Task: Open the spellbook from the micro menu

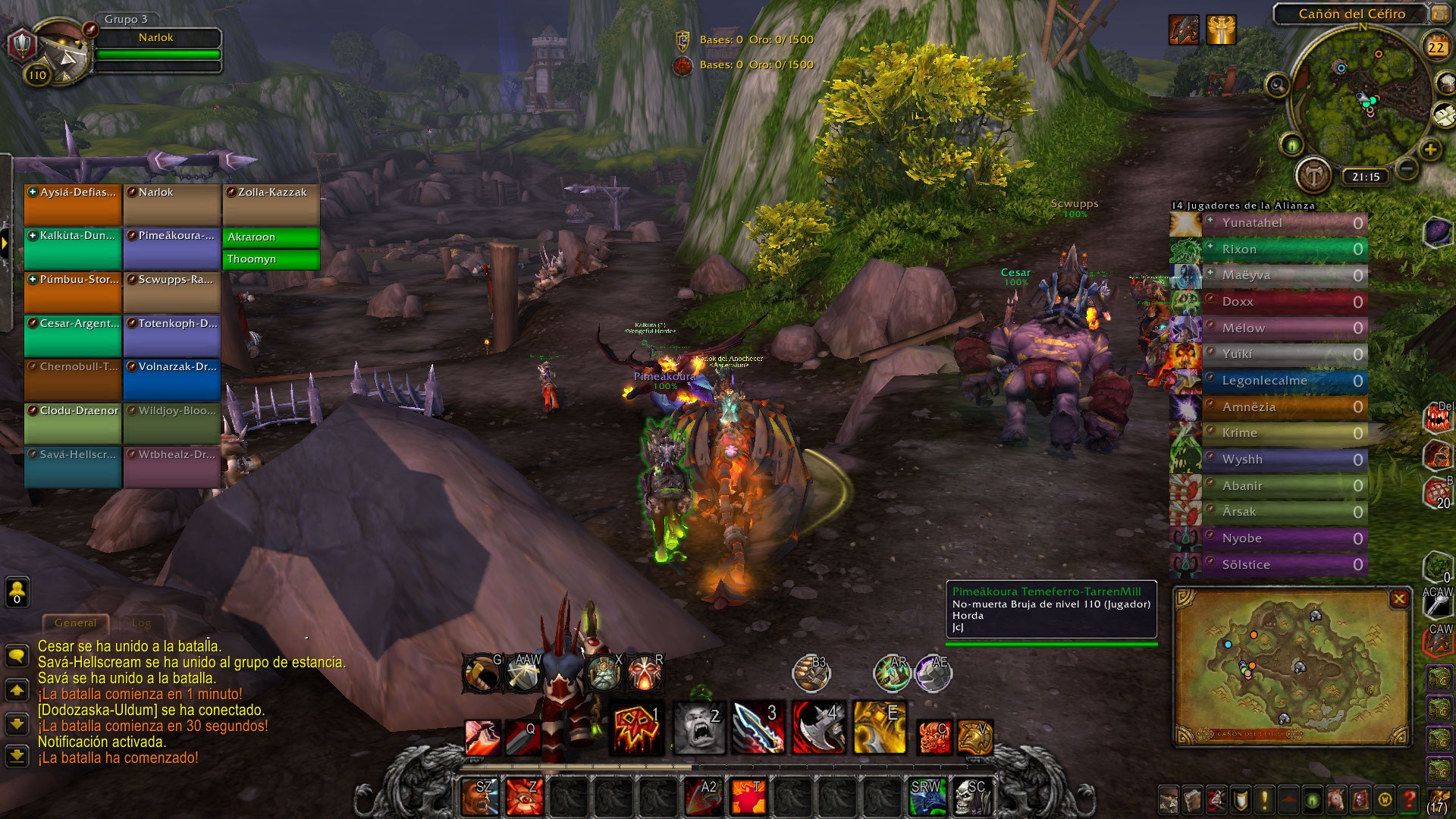Action: point(1192,800)
